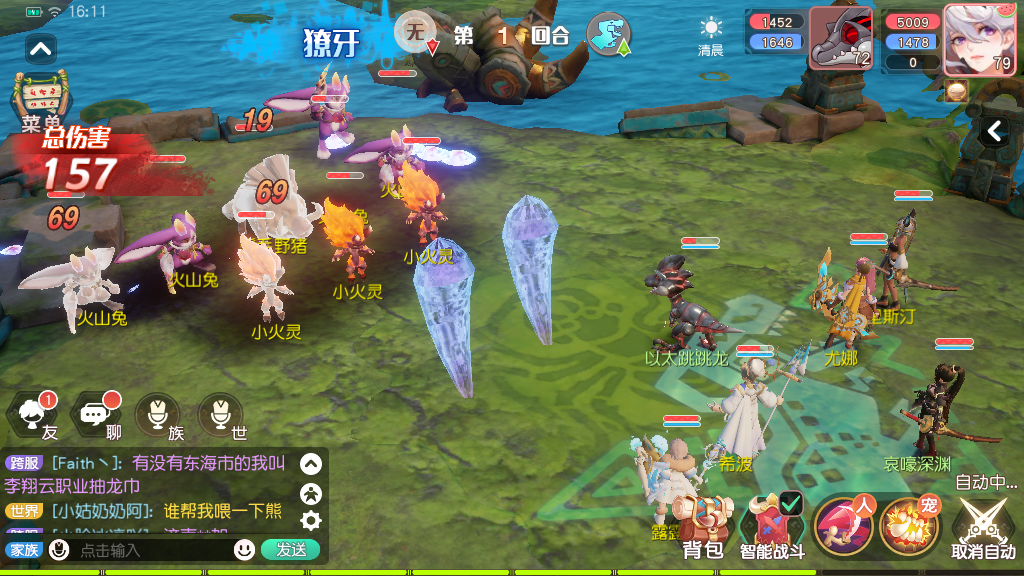The image size is (1024, 576).
Task: Expand the right side panel arrow
Action: click(x=995, y=131)
